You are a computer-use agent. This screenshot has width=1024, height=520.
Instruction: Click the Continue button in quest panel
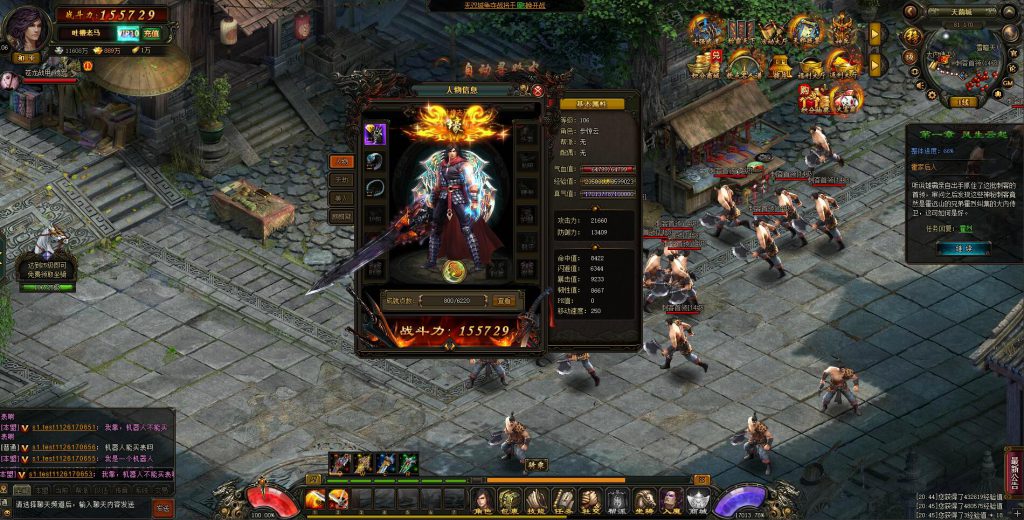pos(963,247)
